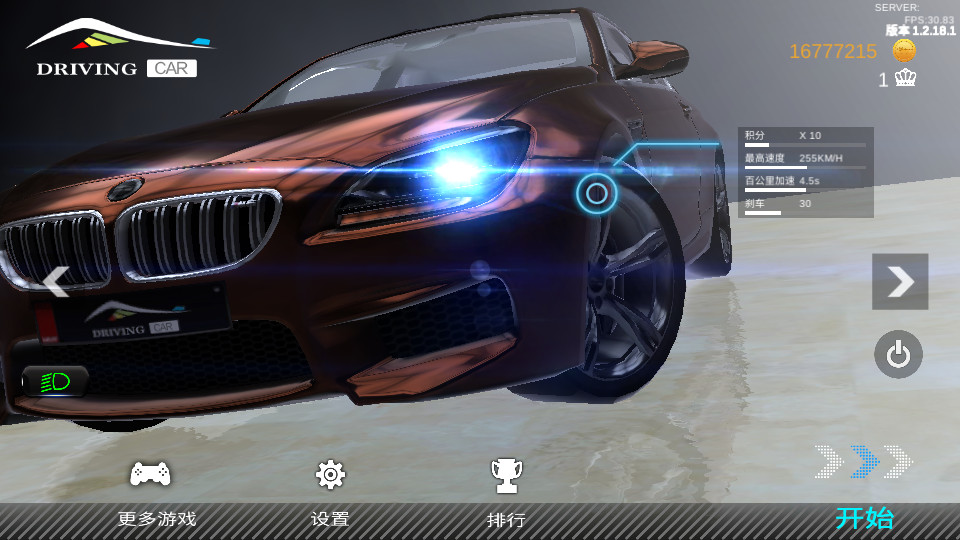Select the glowing wheel hotspot marker
960x540 pixels.
coord(596,193)
